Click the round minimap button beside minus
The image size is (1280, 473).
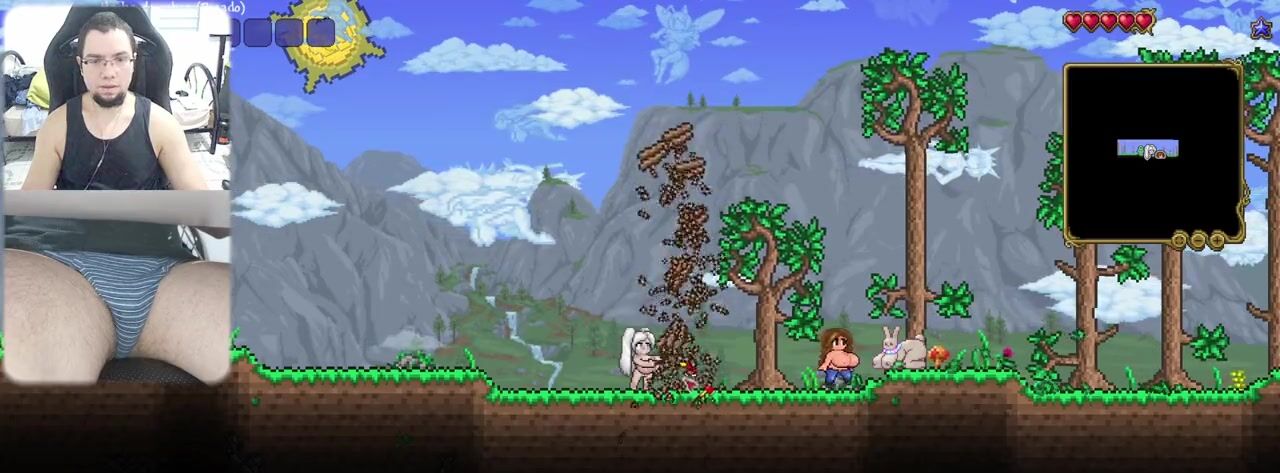click(x=1180, y=240)
